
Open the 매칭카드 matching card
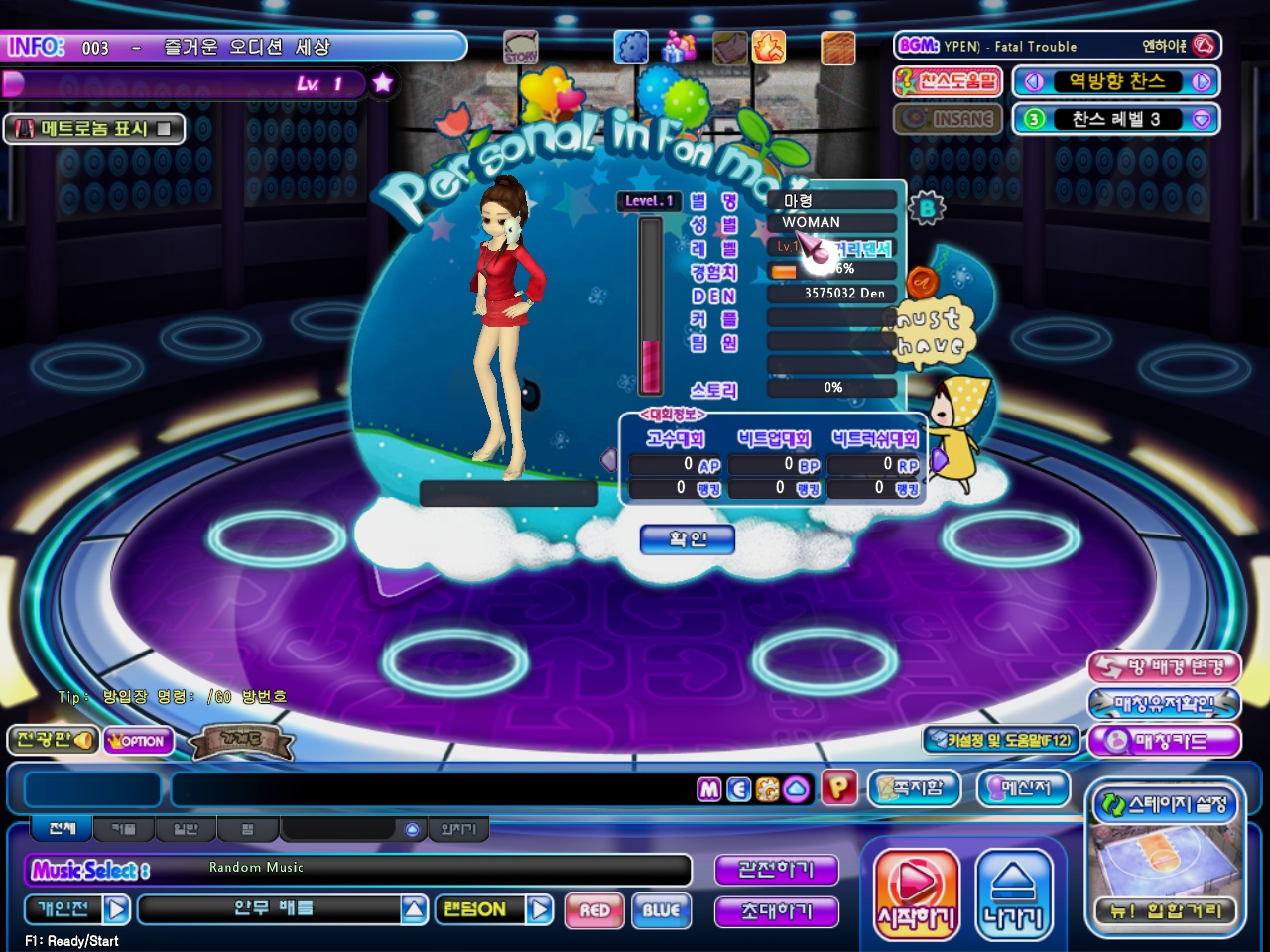(1164, 741)
